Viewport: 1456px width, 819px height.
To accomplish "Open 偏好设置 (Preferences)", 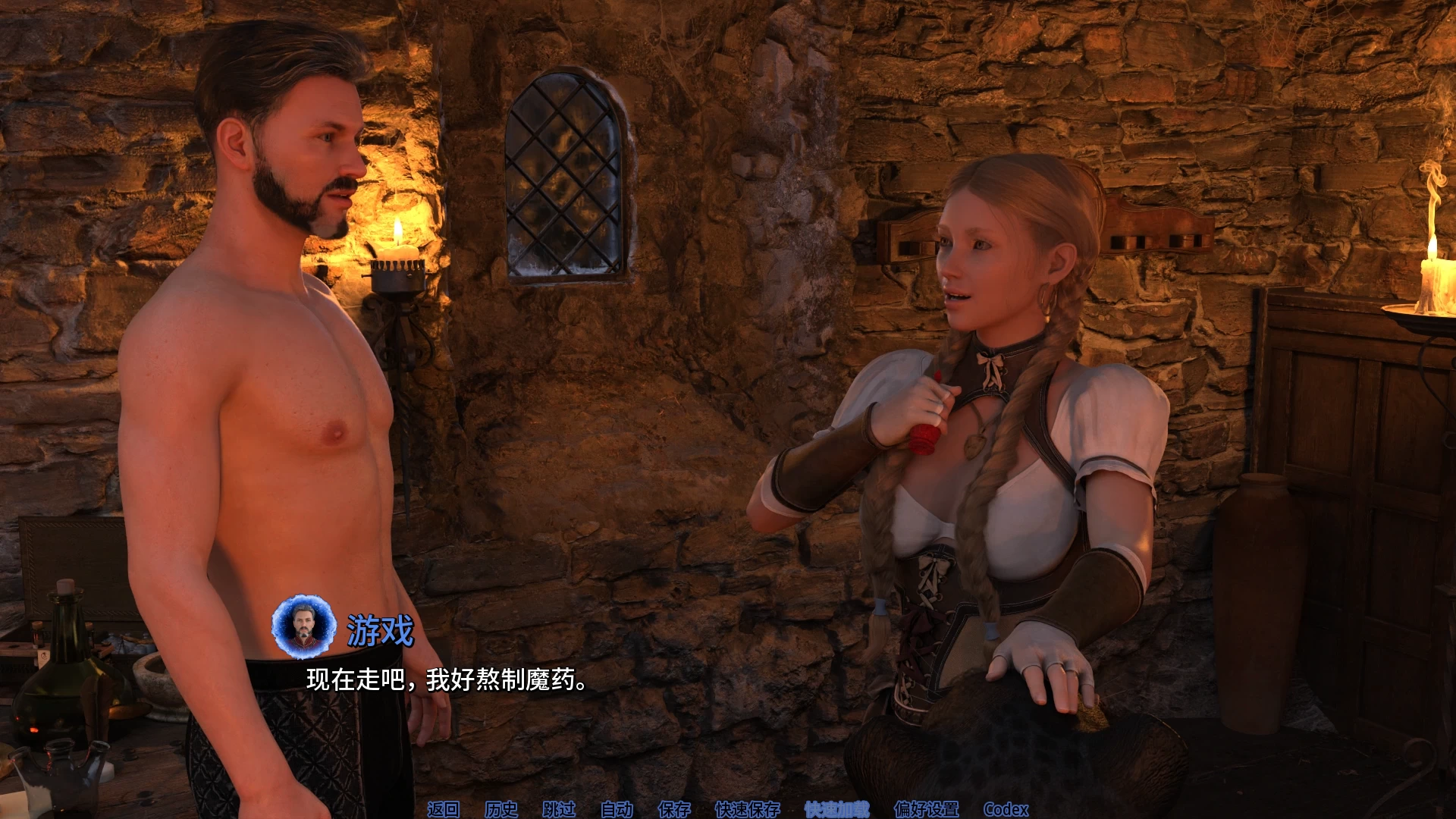I will click(926, 809).
